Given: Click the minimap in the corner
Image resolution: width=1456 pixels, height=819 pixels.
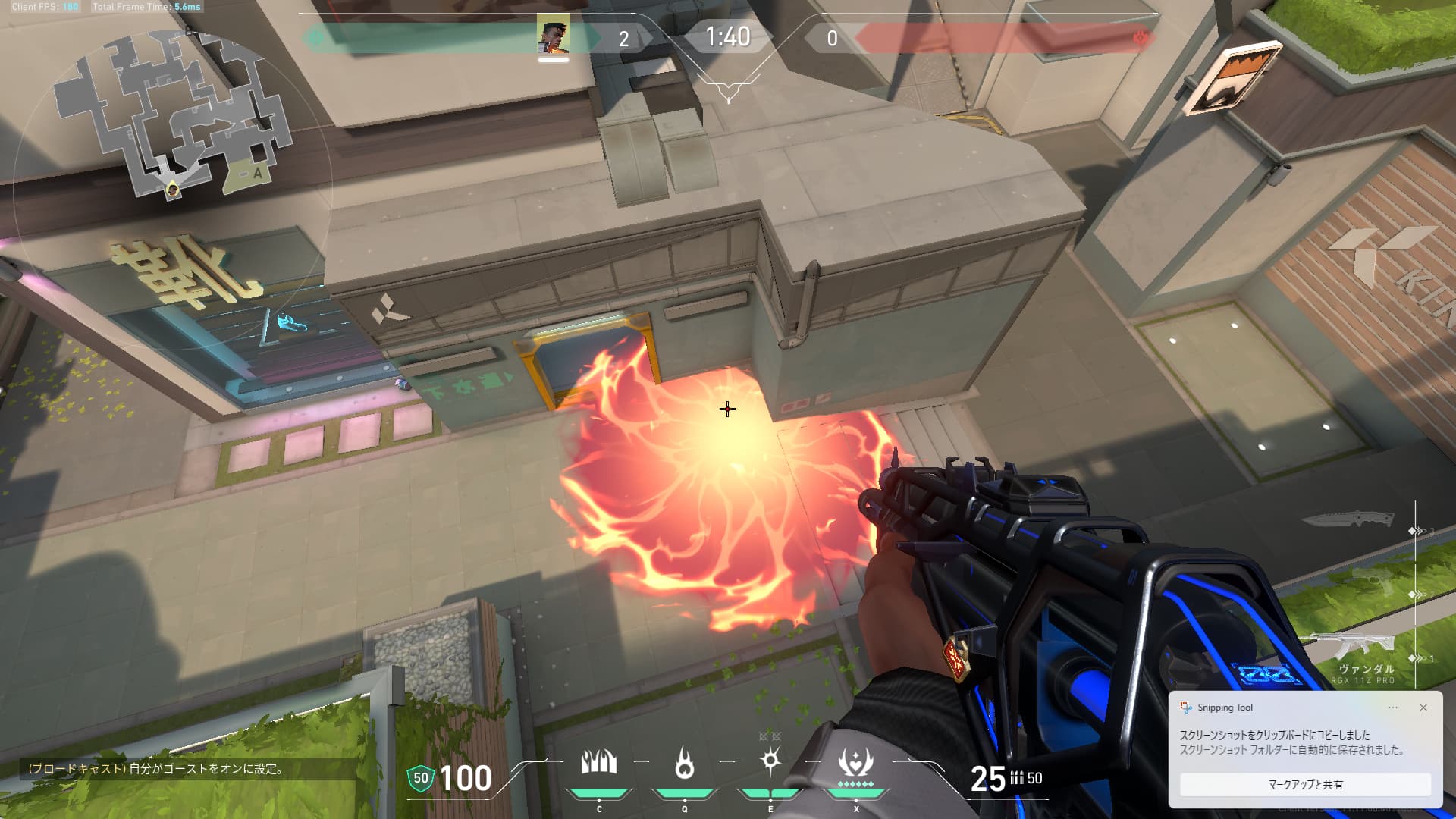Looking at the screenshot, I should pos(173,121).
